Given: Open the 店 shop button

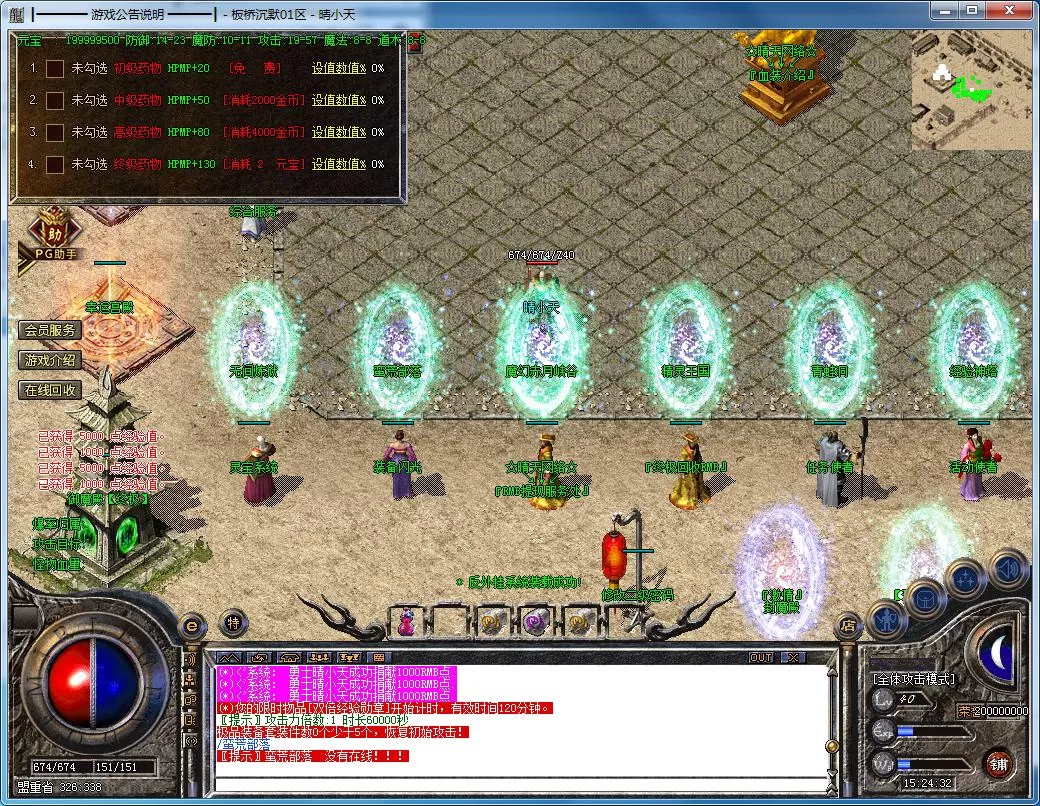Looking at the screenshot, I should pos(847,627).
